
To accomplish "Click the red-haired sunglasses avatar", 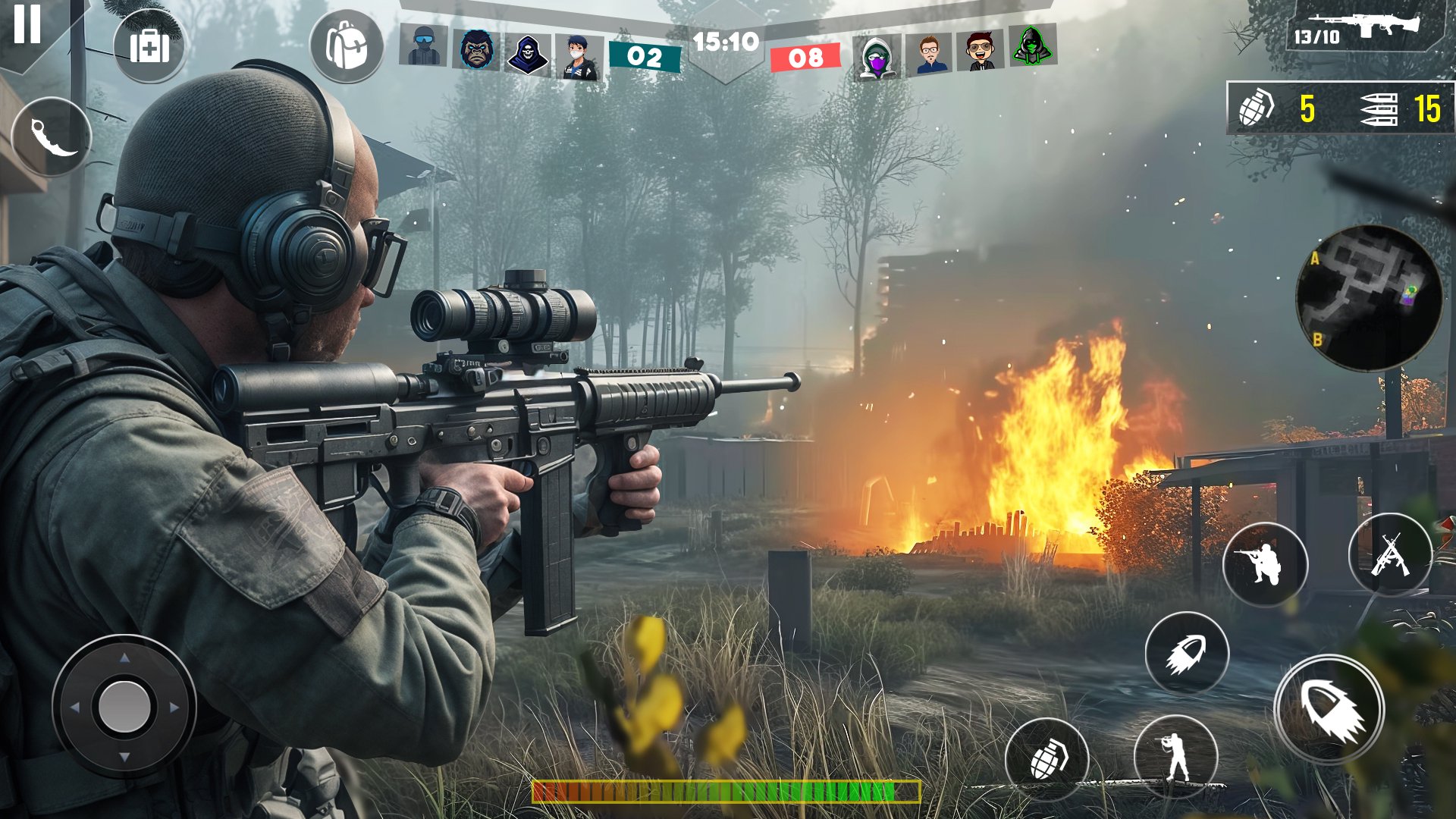I will tap(980, 51).
